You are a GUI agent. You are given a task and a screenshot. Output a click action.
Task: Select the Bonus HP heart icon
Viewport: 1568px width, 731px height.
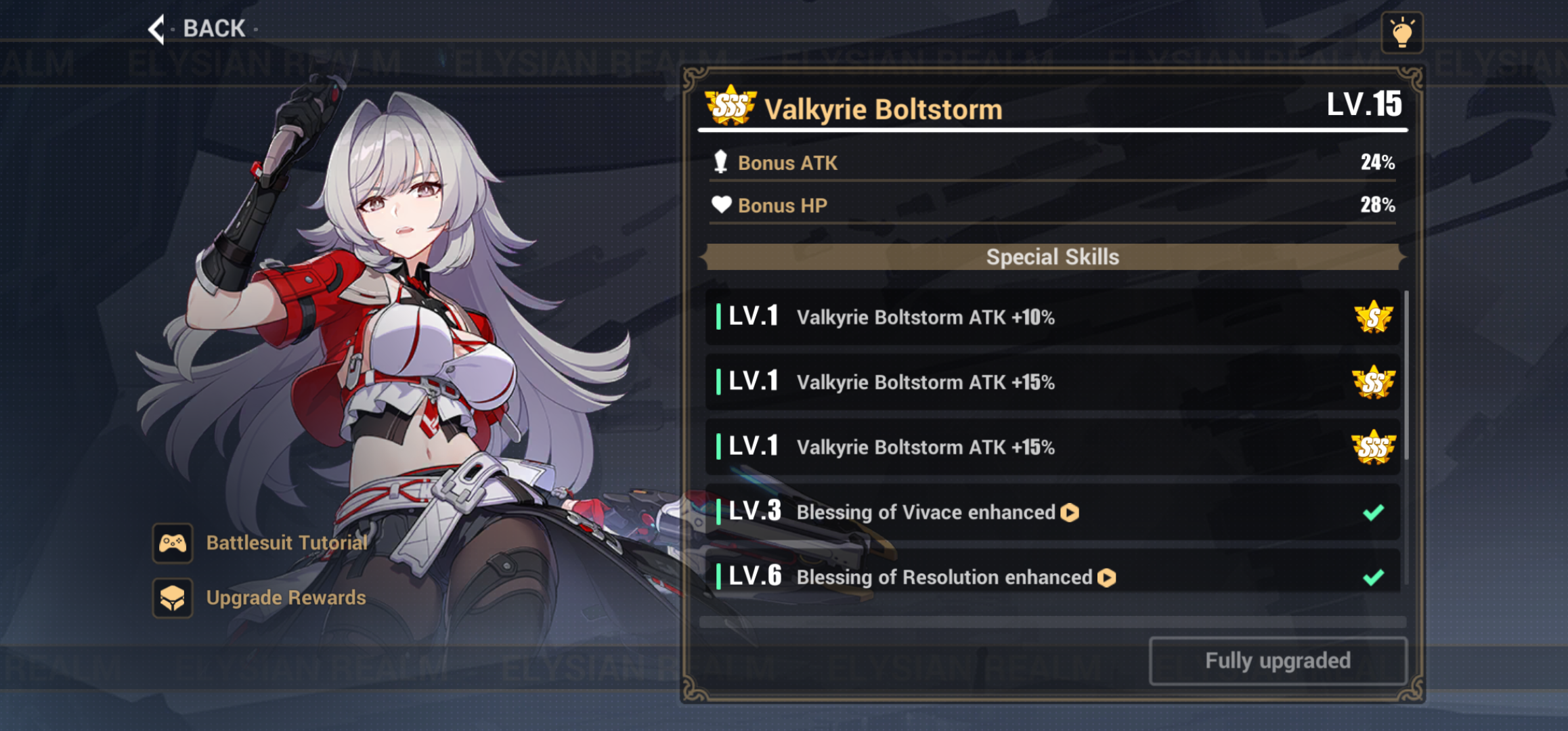point(721,204)
